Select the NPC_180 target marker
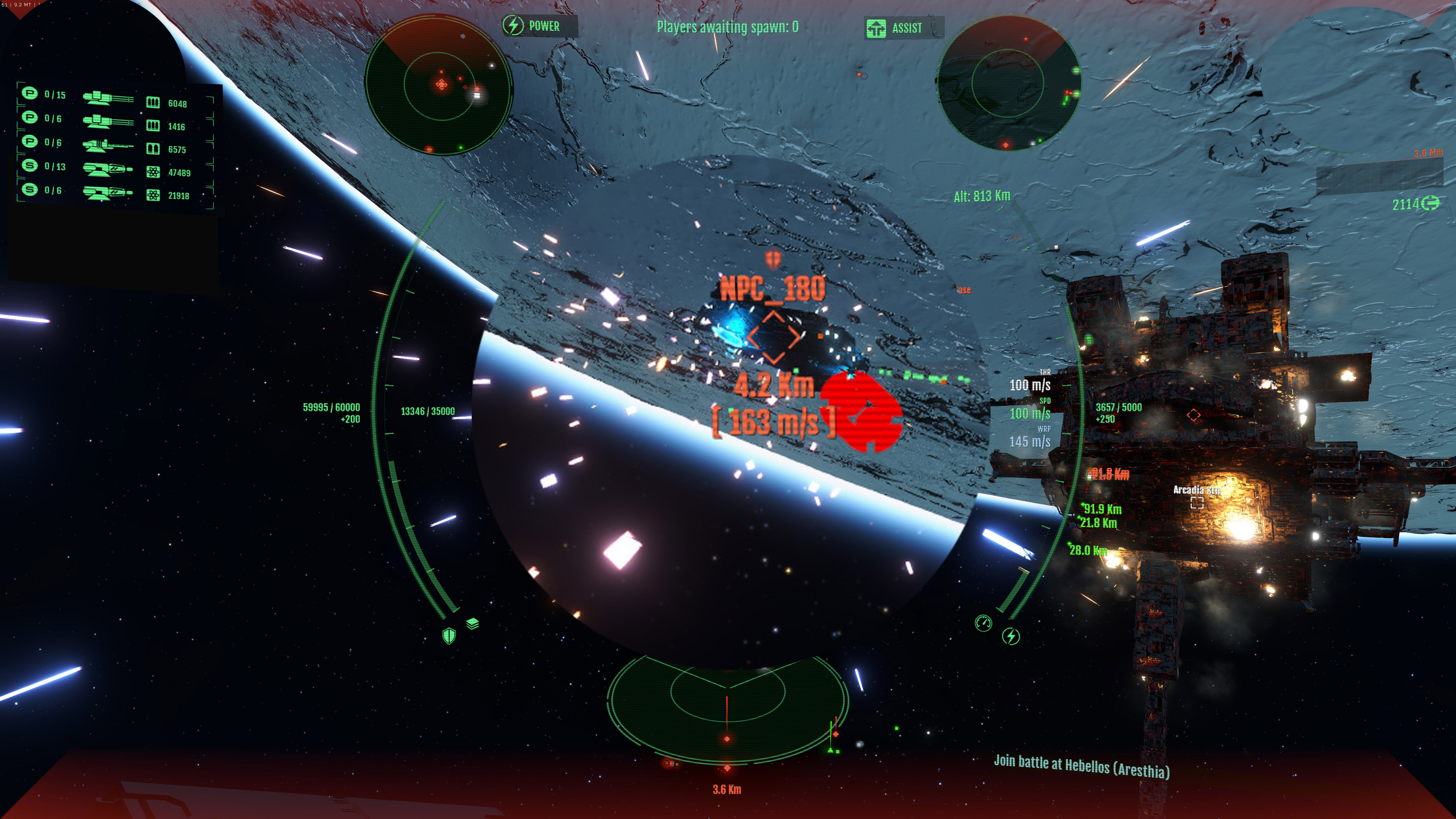 click(773, 337)
